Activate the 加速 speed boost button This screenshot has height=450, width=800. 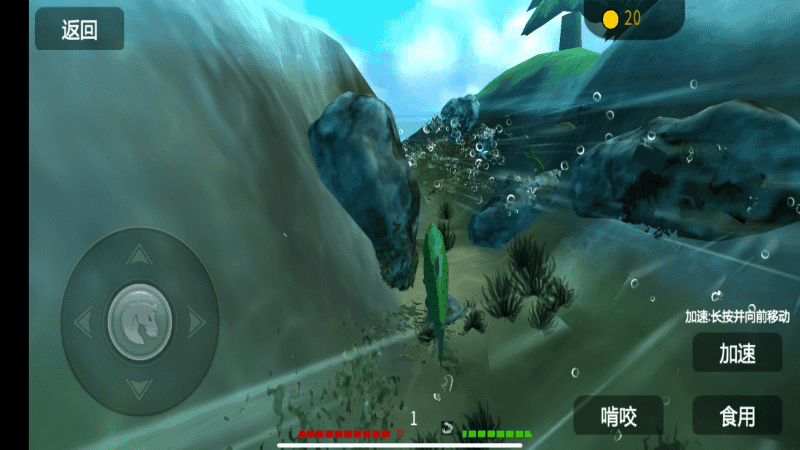pyautogui.click(x=737, y=353)
